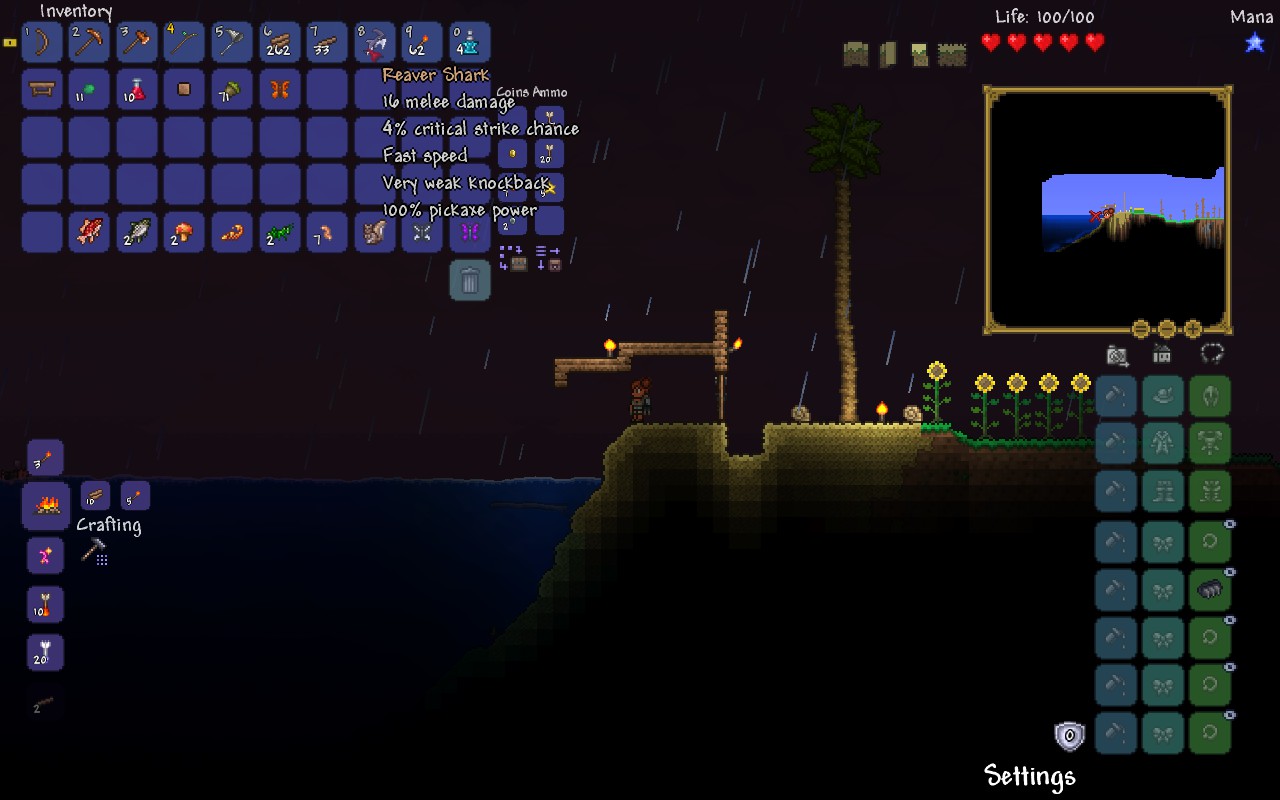Screen dimensions: 1280x800
Task: Select the wooden bow in hotbar slot 1
Action: tap(42, 42)
